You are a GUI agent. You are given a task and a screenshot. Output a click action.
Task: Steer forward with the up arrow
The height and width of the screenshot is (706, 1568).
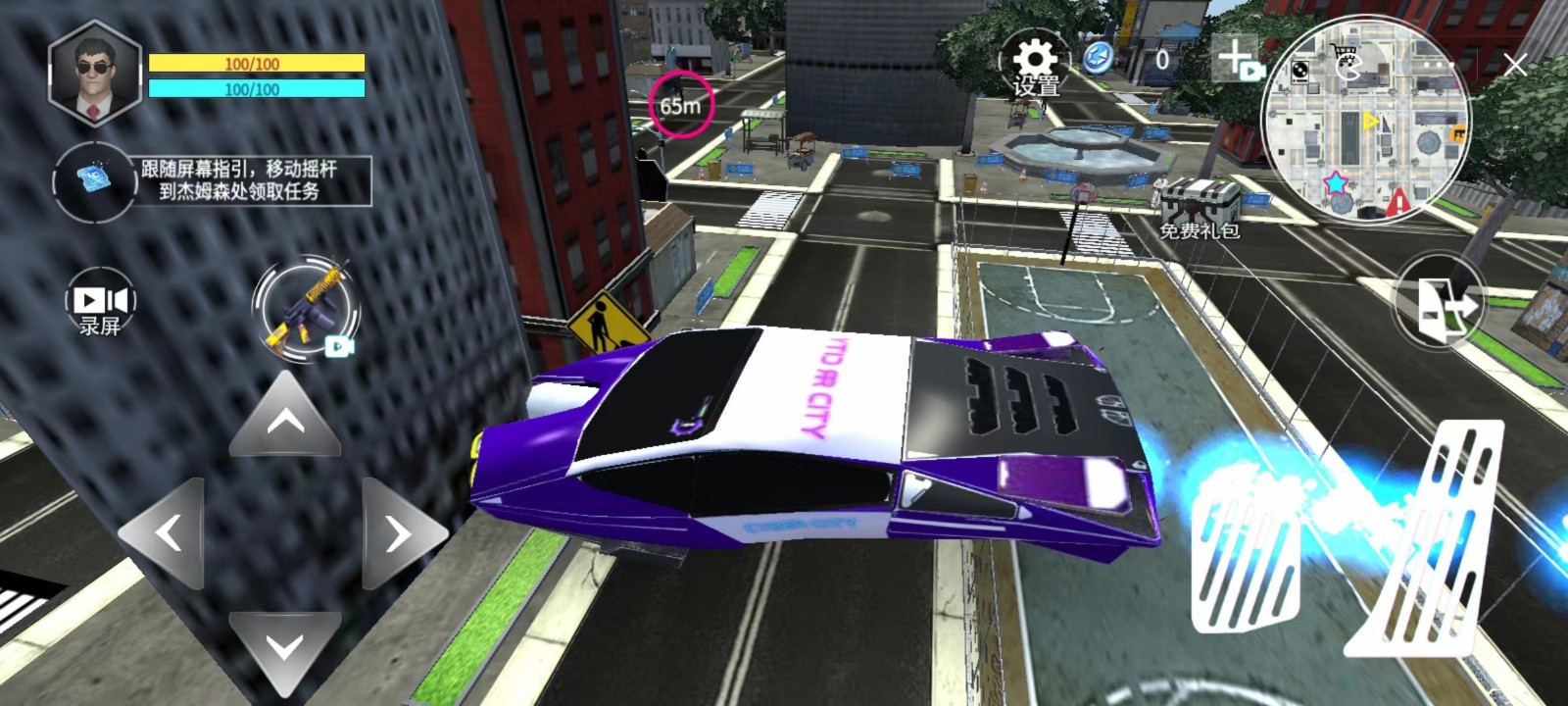coord(285,419)
